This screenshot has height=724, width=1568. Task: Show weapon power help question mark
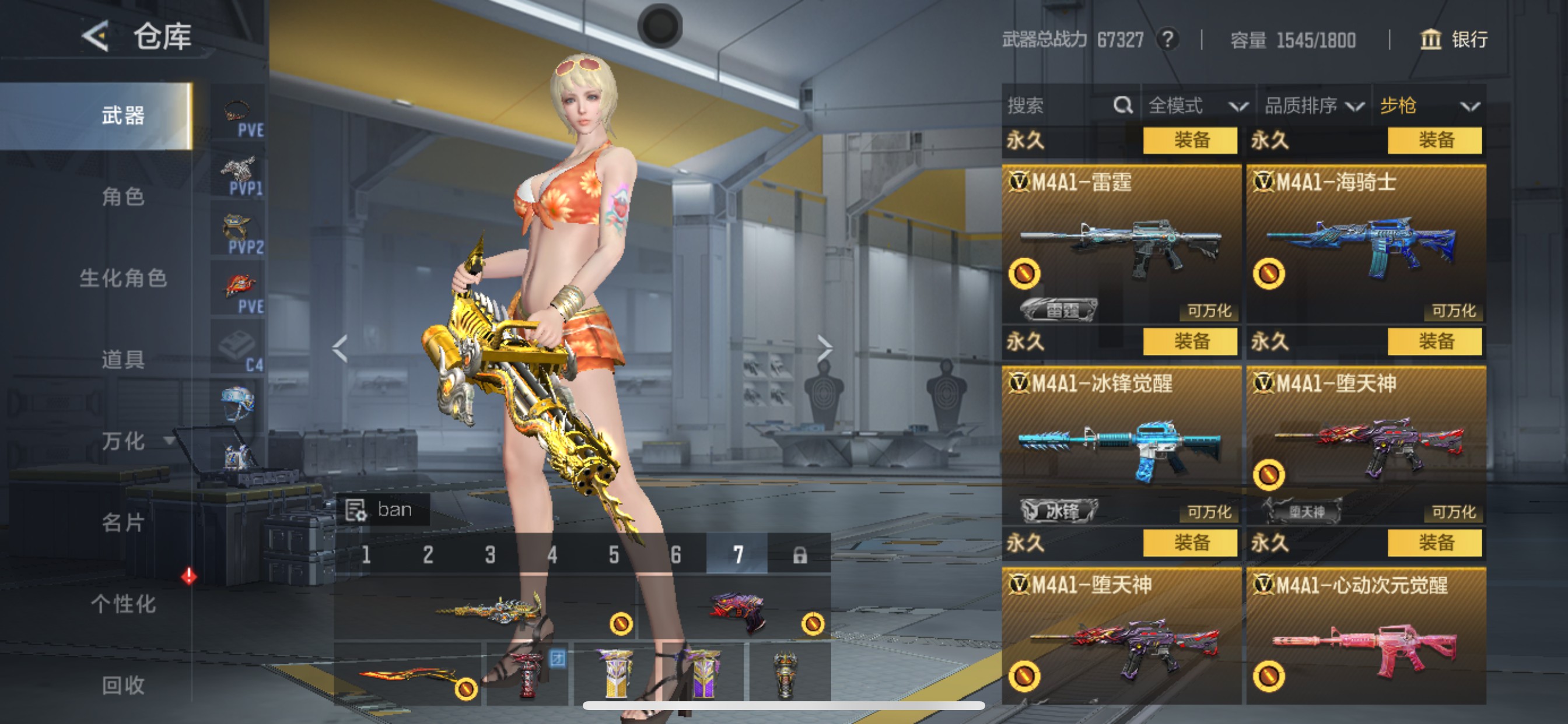(x=1167, y=40)
